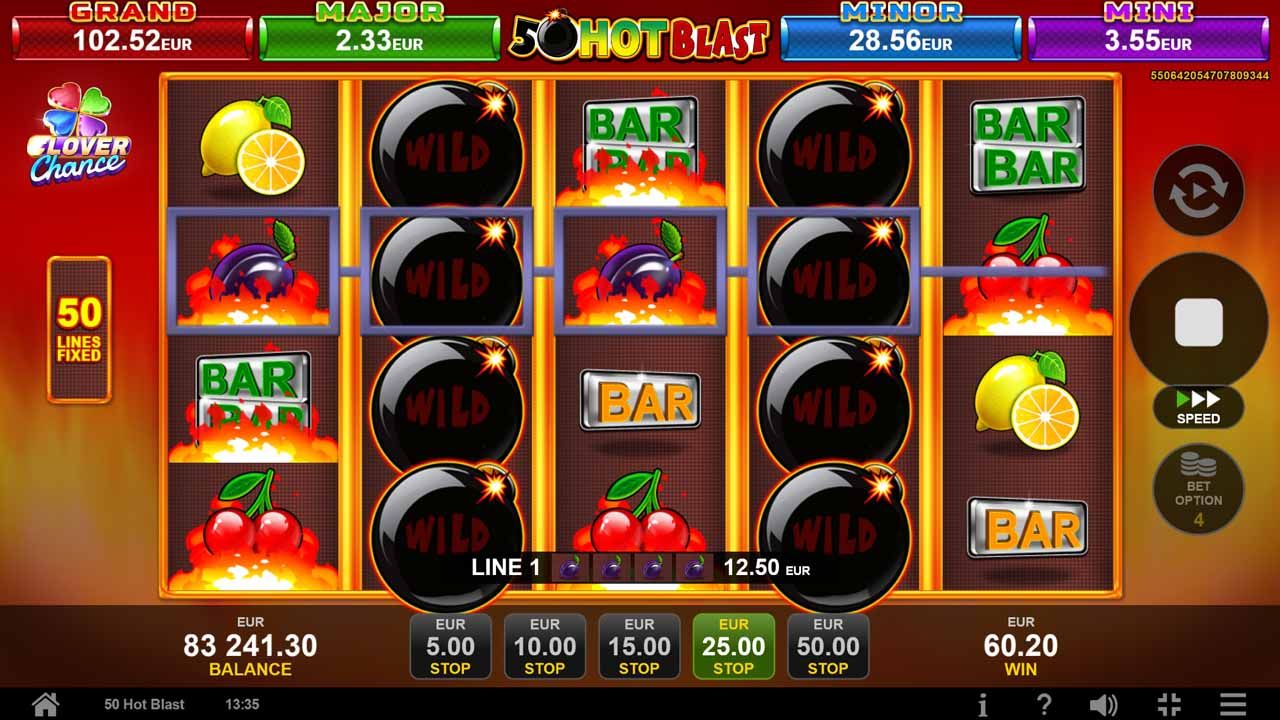Stop the reels with the white square button

[x=1198, y=322]
